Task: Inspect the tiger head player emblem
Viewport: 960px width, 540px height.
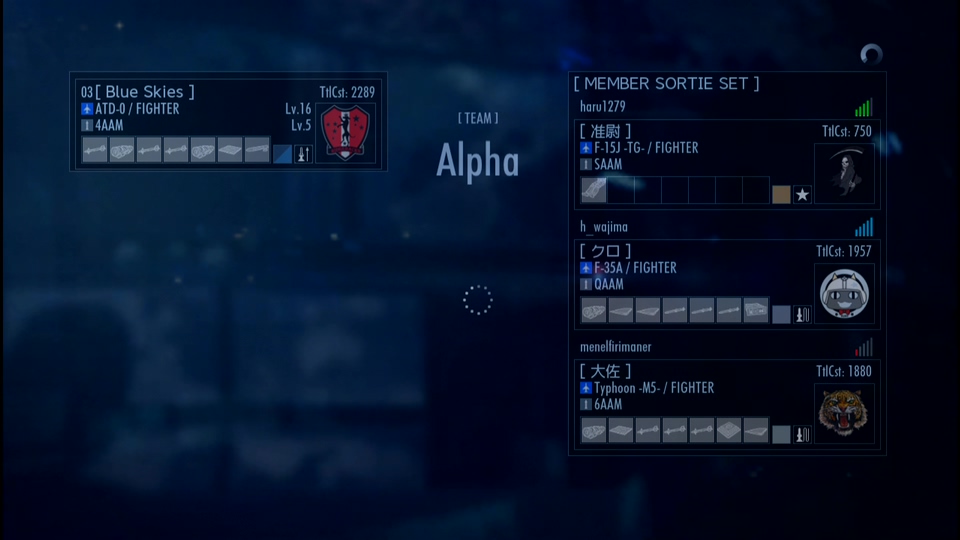Action: [x=844, y=414]
